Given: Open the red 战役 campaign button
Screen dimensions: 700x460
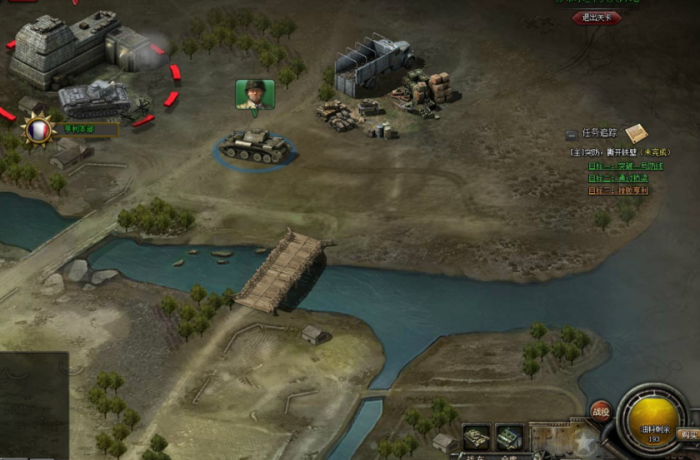Looking at the screenshot, I should (x=600, y=408).
